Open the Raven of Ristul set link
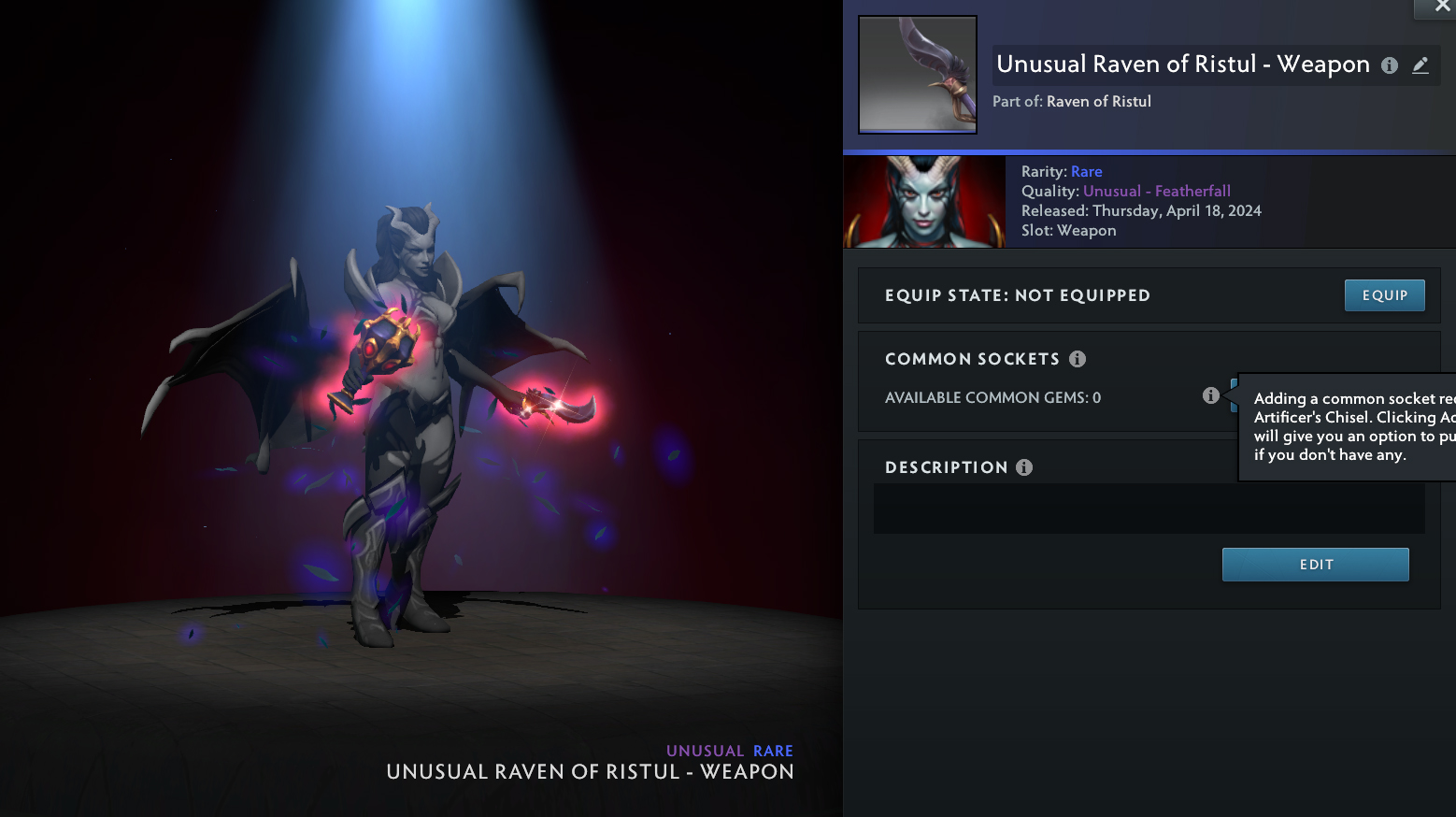1456x817 pixels. click(x=1098, y=102)
